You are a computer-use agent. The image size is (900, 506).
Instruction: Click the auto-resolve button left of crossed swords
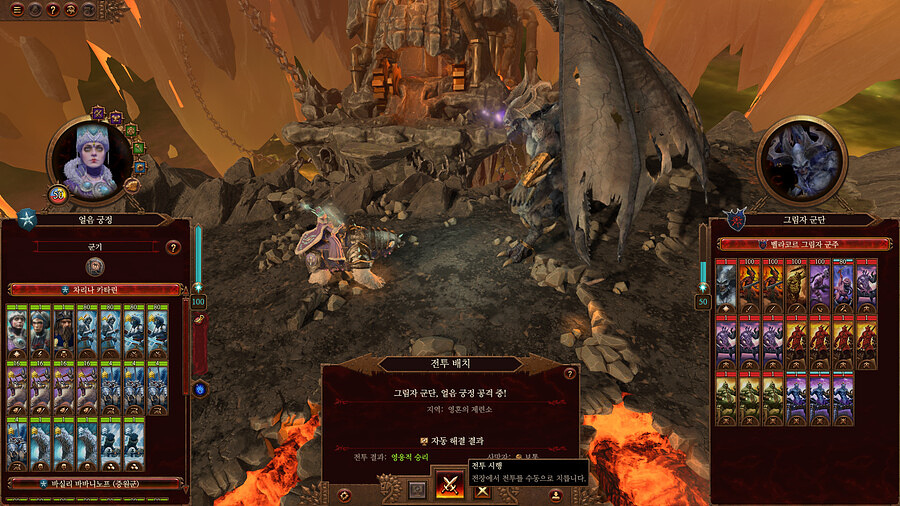[x=417, y=490]
